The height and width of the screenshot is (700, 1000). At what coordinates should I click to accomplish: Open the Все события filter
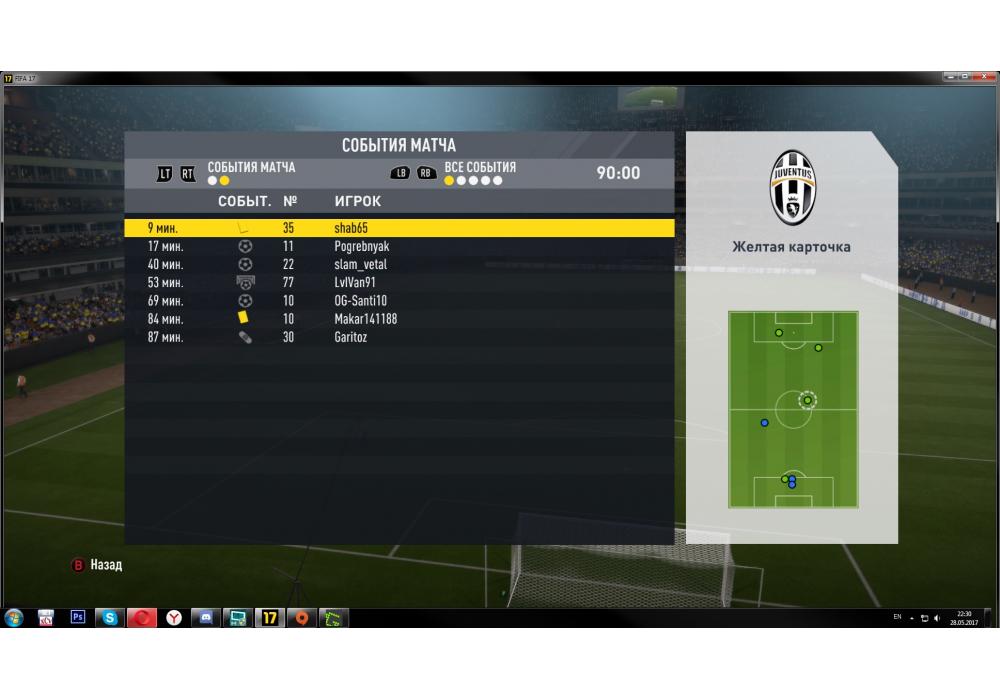pyautogui.click(x=480, y=167)
